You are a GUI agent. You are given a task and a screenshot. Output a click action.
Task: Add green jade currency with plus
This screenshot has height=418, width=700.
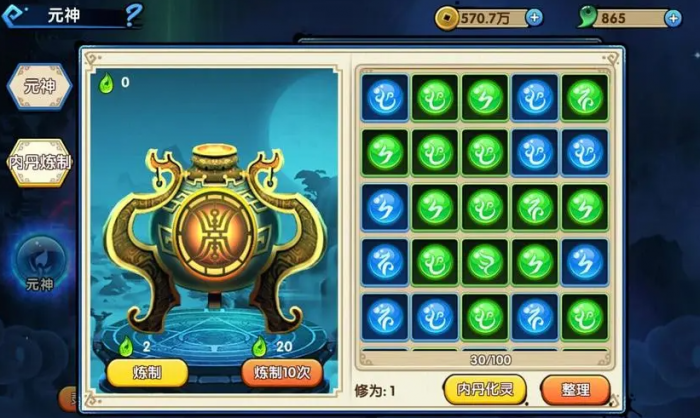pos(673,18)
